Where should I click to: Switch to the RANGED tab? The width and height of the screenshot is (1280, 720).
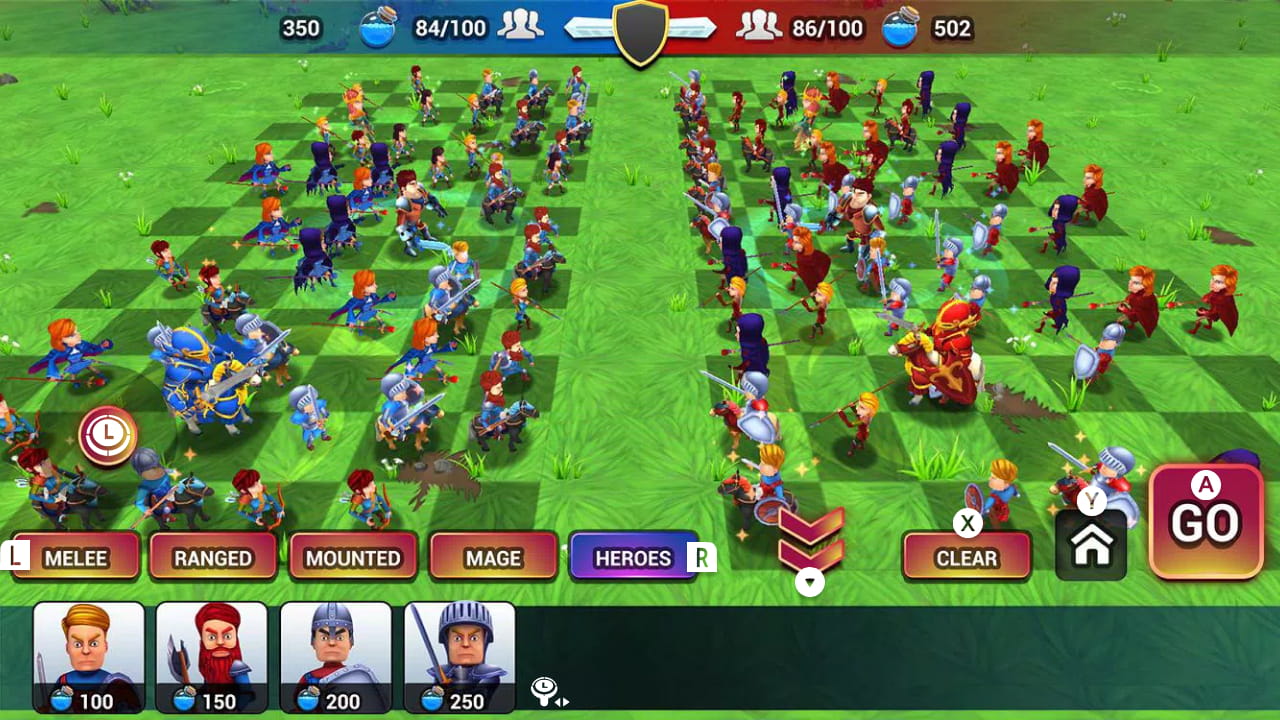[x=215, y=557]
